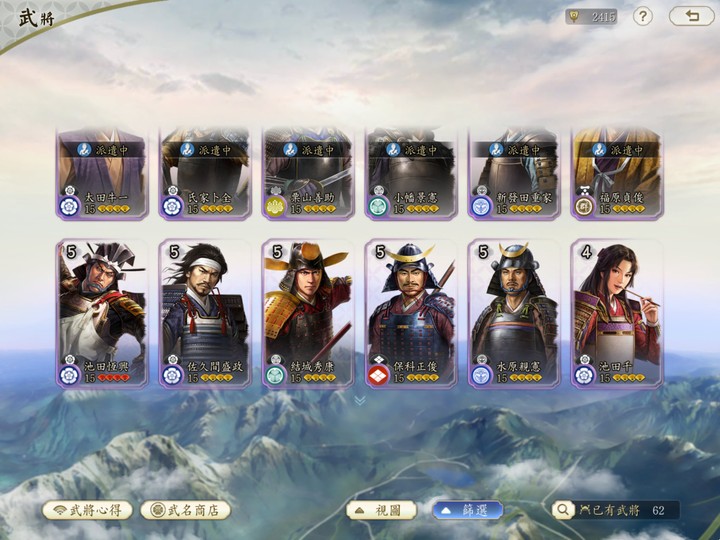This screenshot has height=540, width=720.
Task: Open the 武將心得 guide button
Action: (x=87, y=510)
